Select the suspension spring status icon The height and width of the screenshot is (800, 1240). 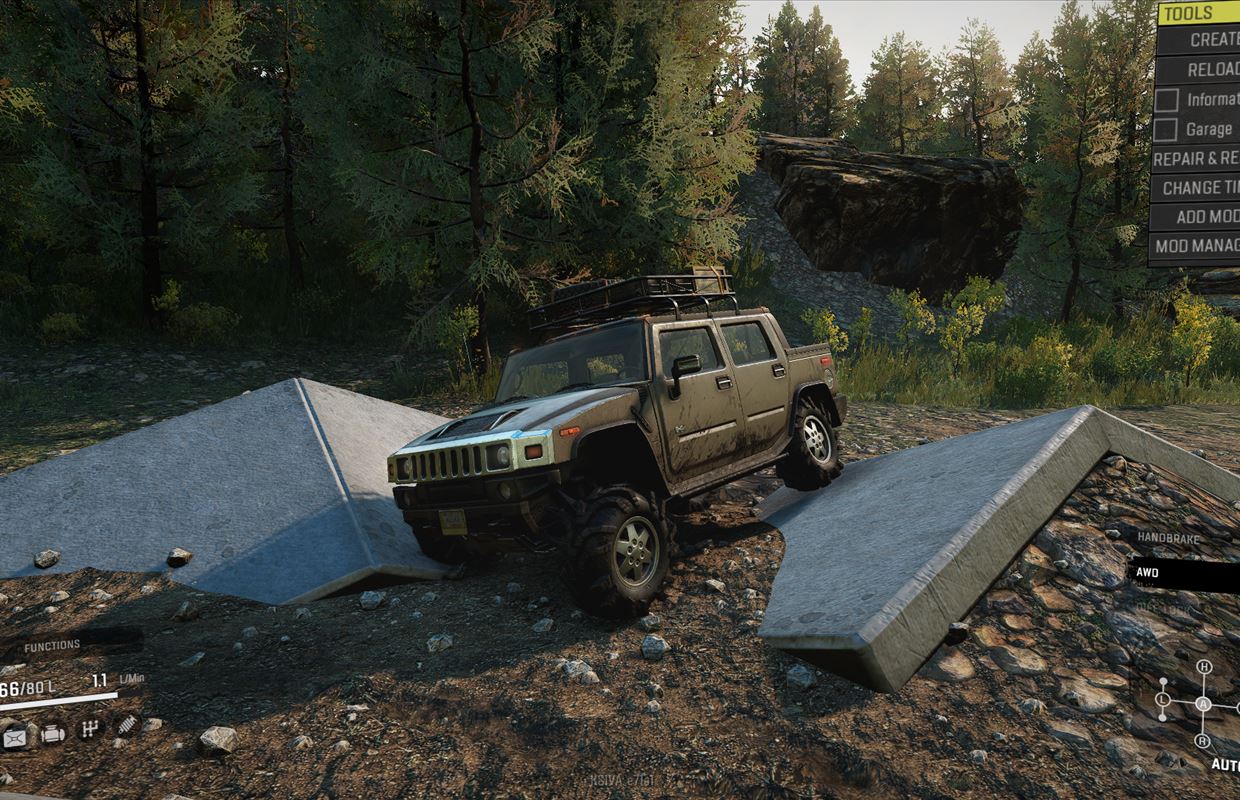coord(126,725)
